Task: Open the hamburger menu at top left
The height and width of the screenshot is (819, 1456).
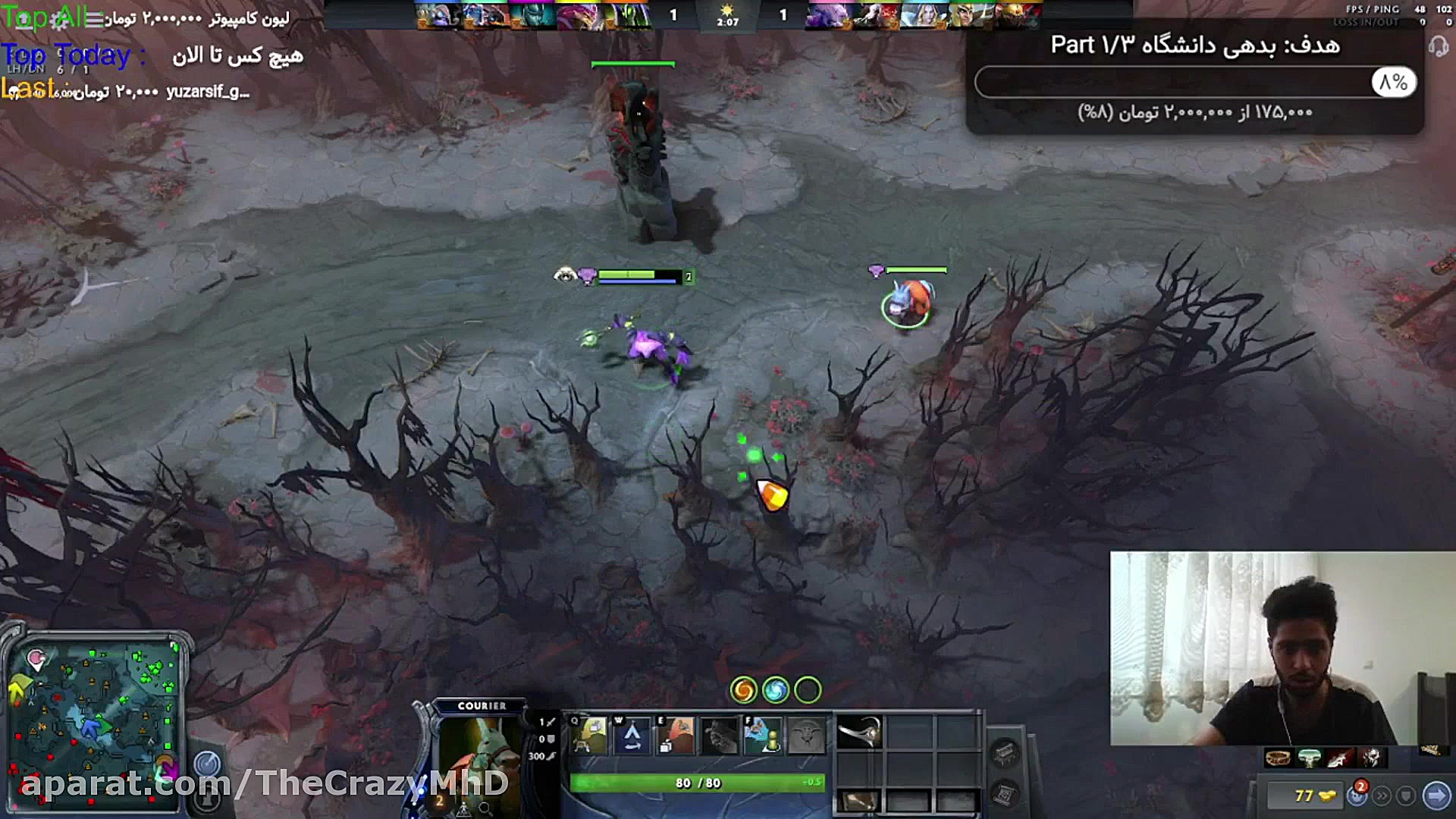Action: [93, 19]
